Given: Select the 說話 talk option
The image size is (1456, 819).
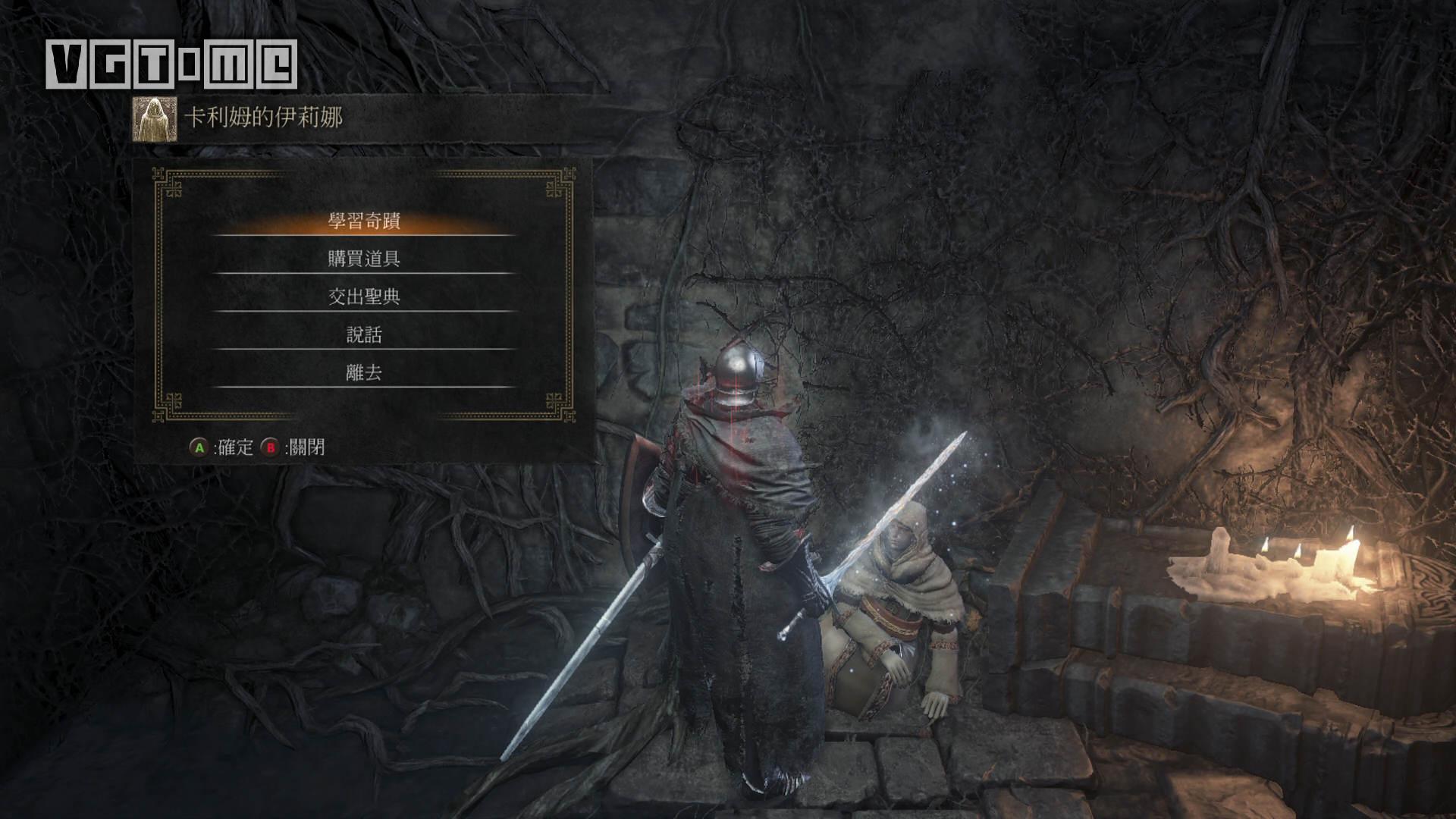Looking at the screenshot, I should (364, 335).
